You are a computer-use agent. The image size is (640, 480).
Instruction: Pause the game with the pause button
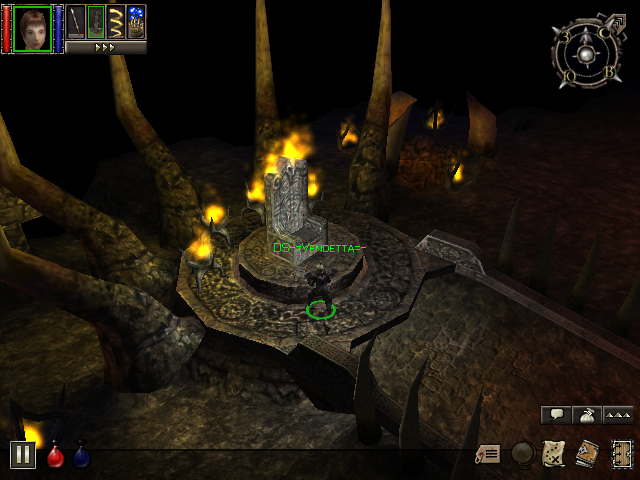23,455
